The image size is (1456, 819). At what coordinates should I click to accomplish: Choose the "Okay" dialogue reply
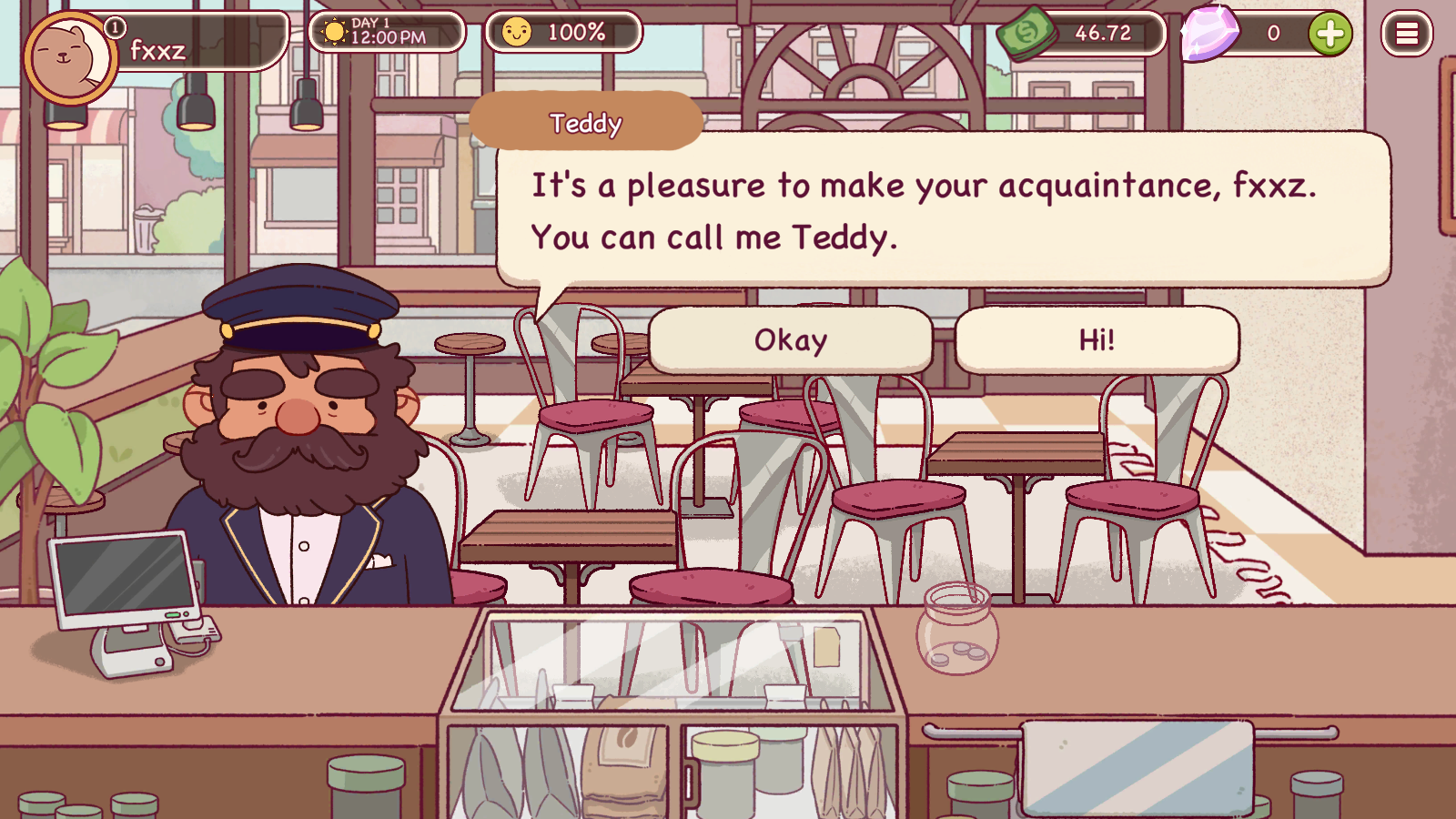(x=790, y=340)
